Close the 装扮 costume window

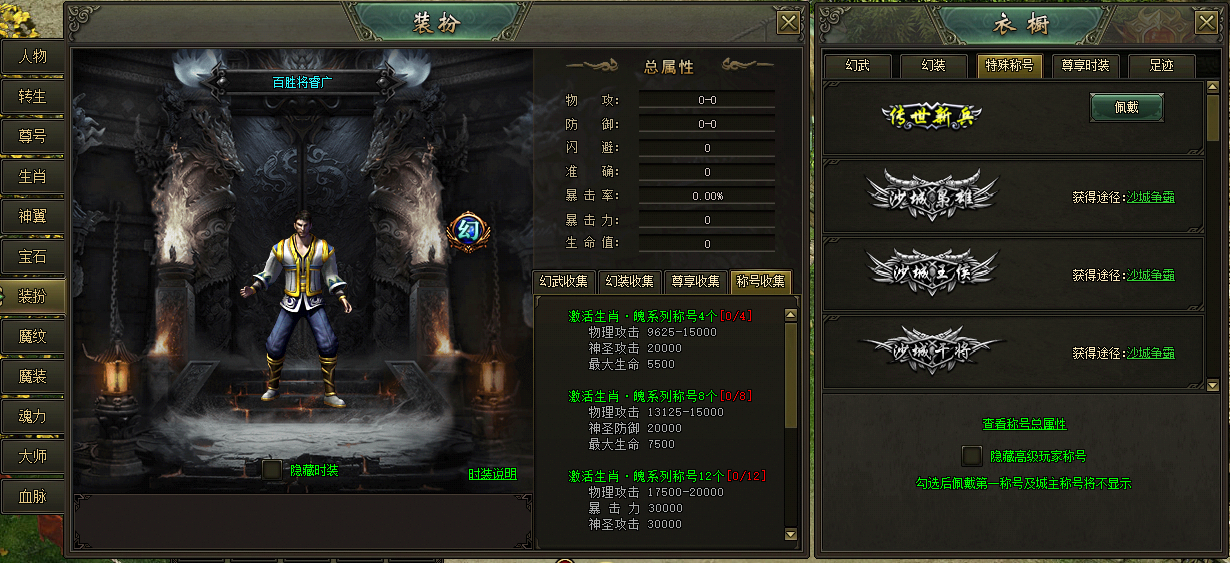[x=788, y=23]
